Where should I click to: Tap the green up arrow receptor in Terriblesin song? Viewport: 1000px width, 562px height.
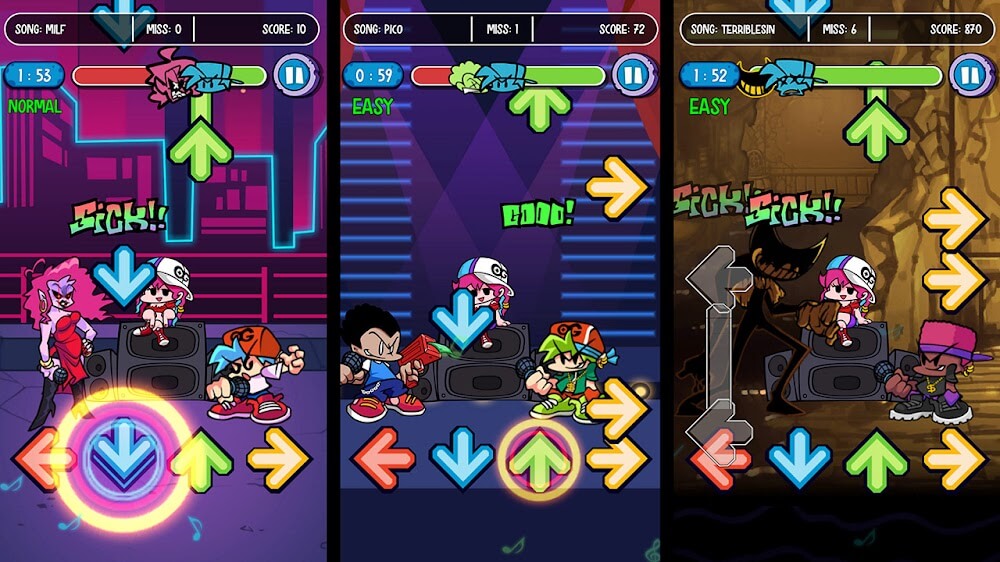point(877,458)
